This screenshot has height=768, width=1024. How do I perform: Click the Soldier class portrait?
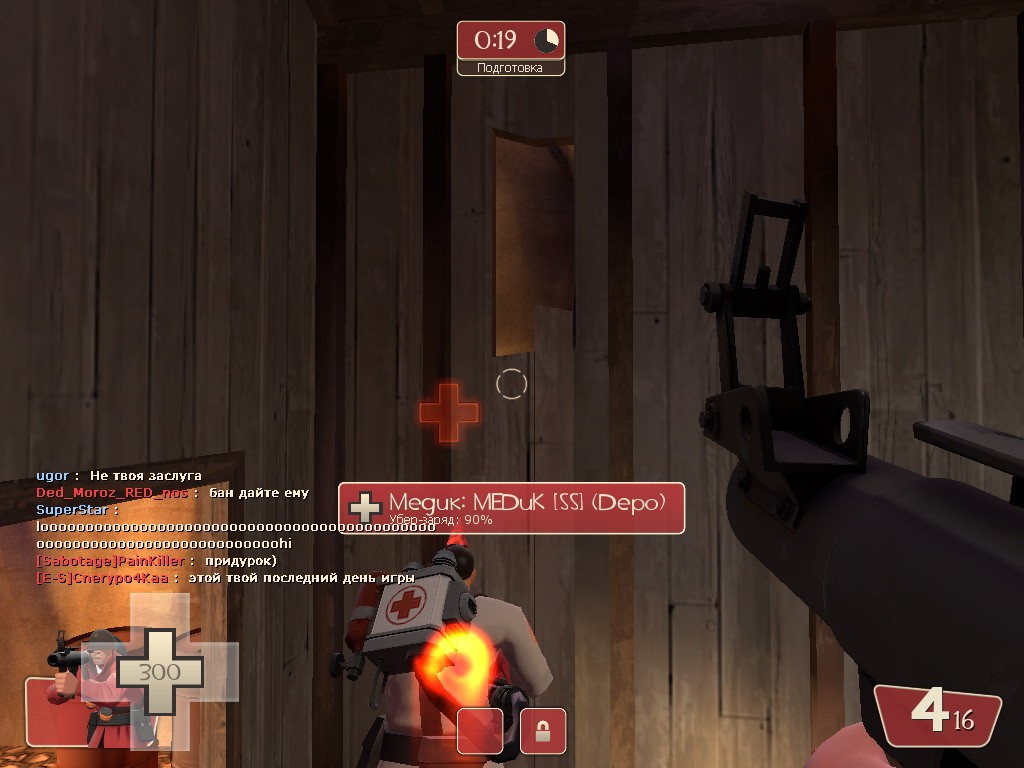click(86, 685)
